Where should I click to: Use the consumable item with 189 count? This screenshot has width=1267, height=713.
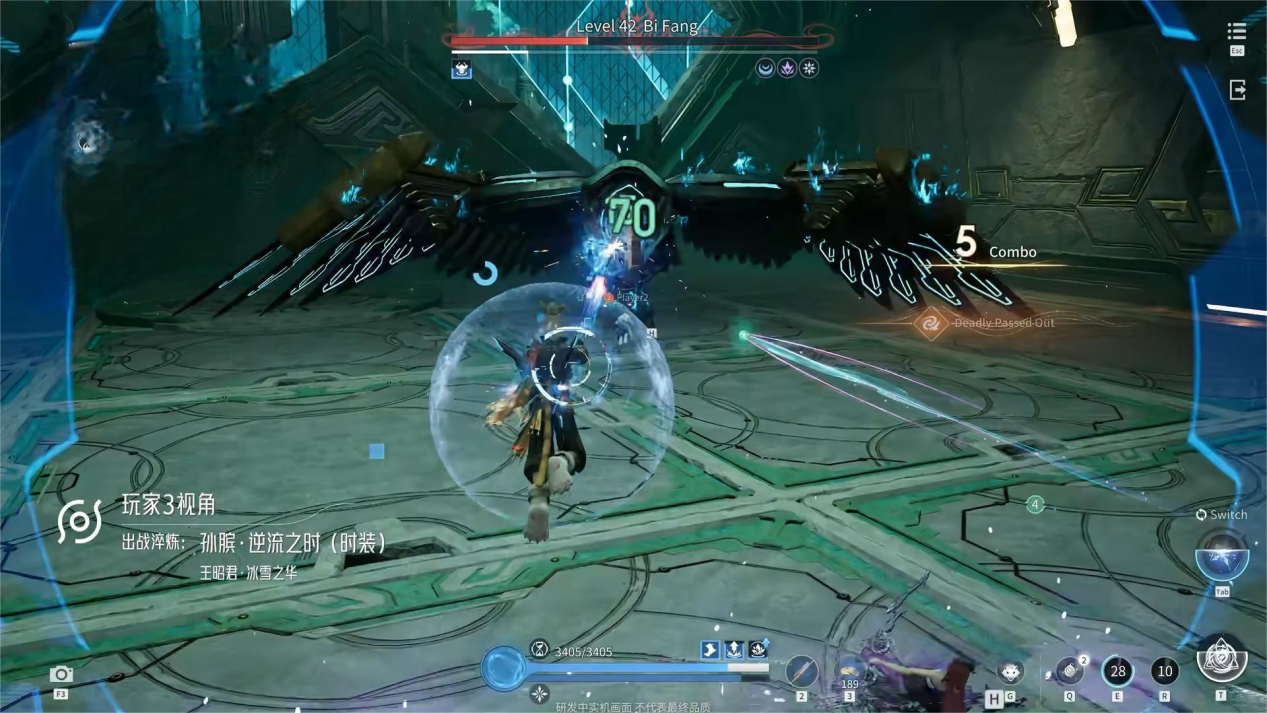click(x=850, y=669)
